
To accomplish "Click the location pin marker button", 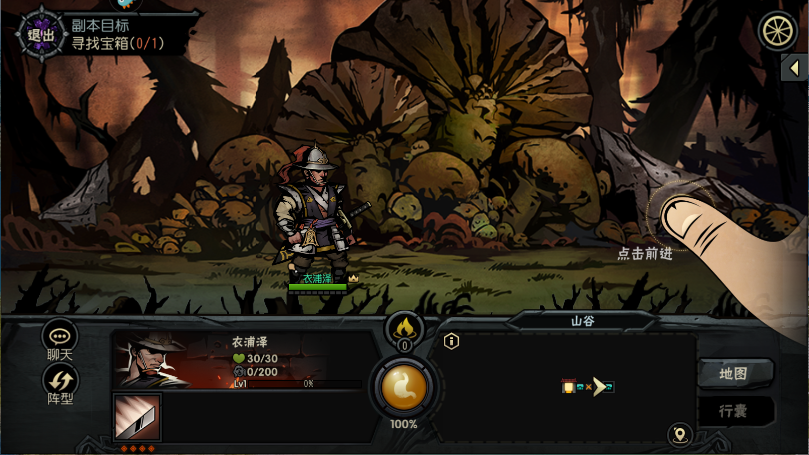I will tap(680, 434).
